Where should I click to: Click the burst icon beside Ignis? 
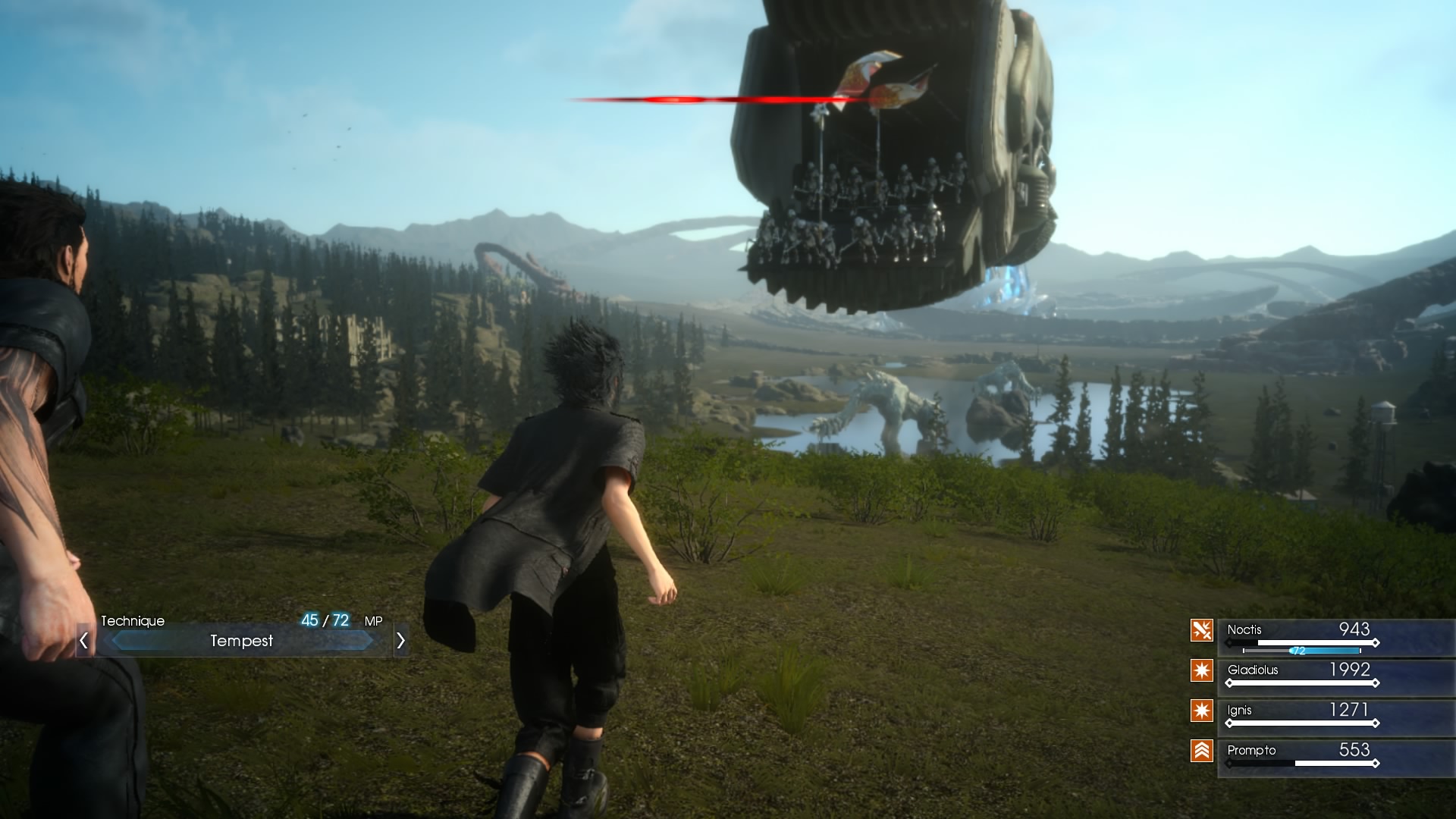1202,711
